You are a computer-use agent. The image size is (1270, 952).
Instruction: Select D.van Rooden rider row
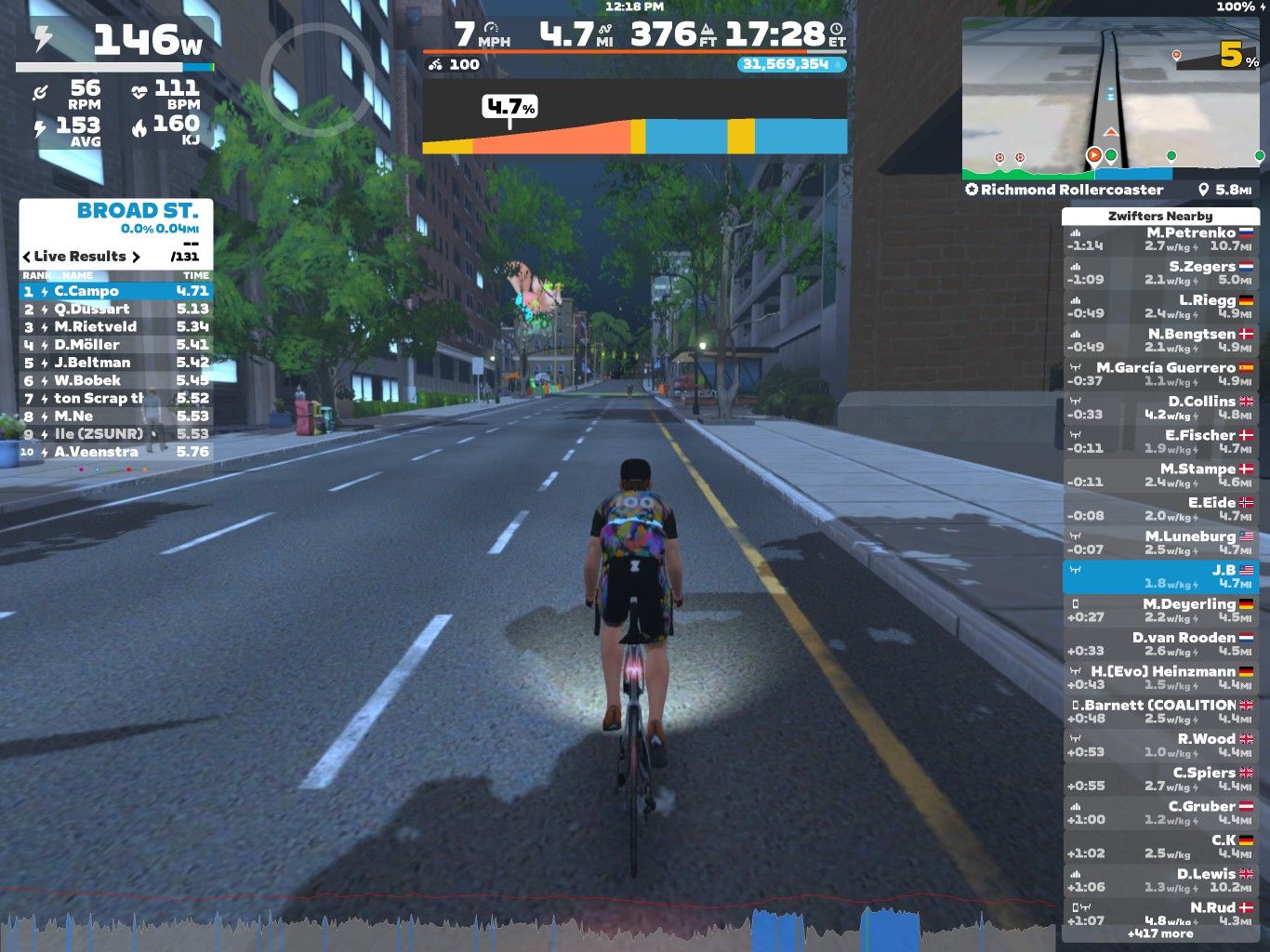point(1159,644)
